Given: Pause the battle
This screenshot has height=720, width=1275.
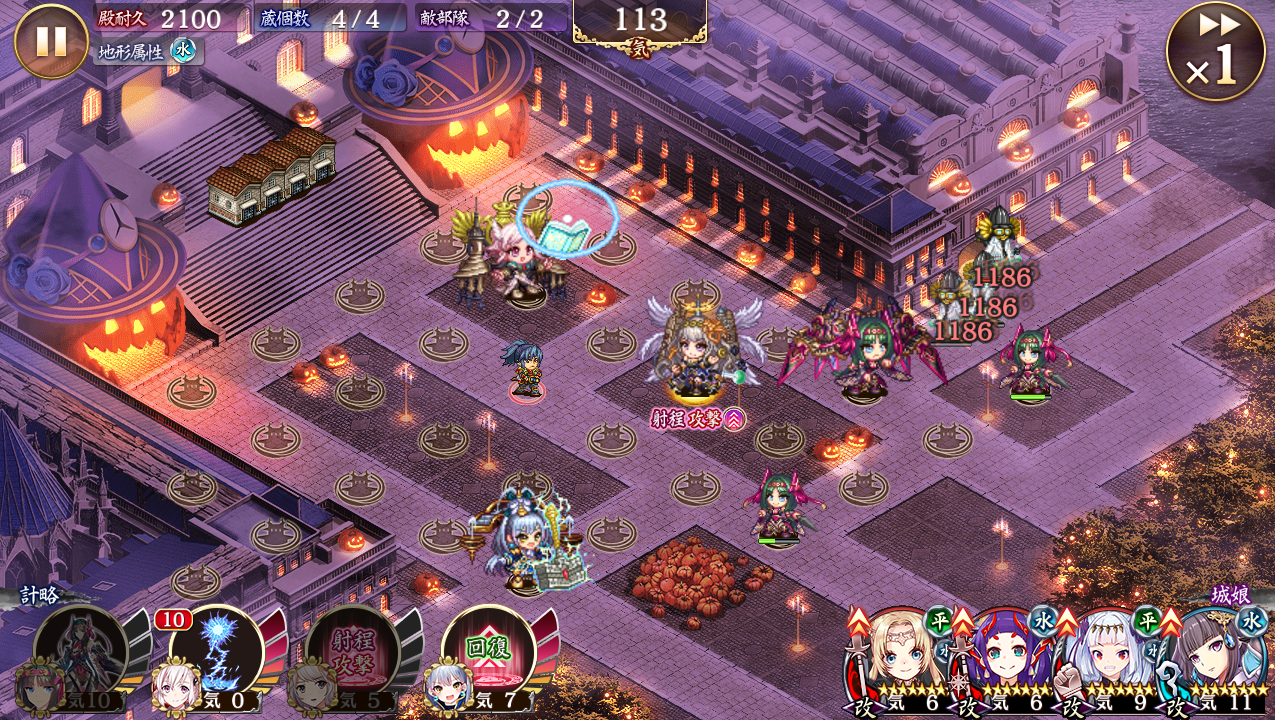Looking at the screenshot, I should coord(51,41).
